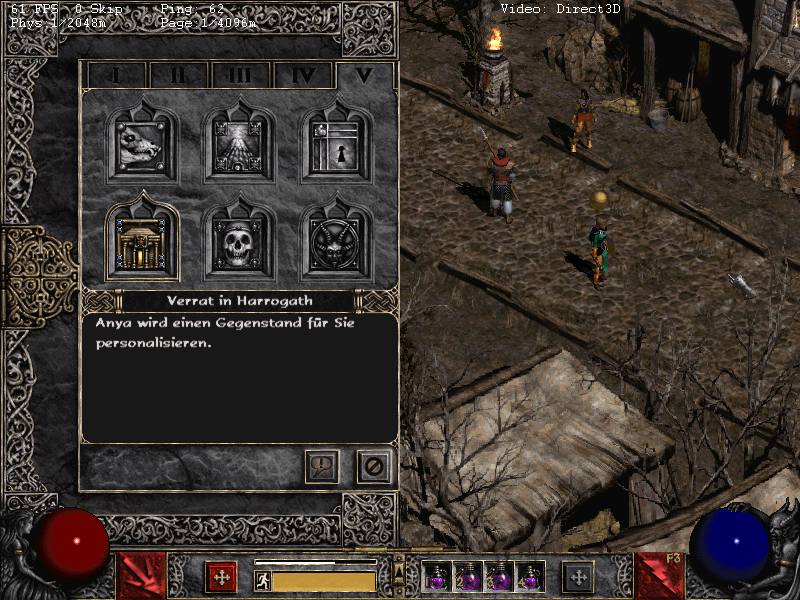Switch to the Act I quest tab
The height and width of the screenshot is (600, 800).
116,75
